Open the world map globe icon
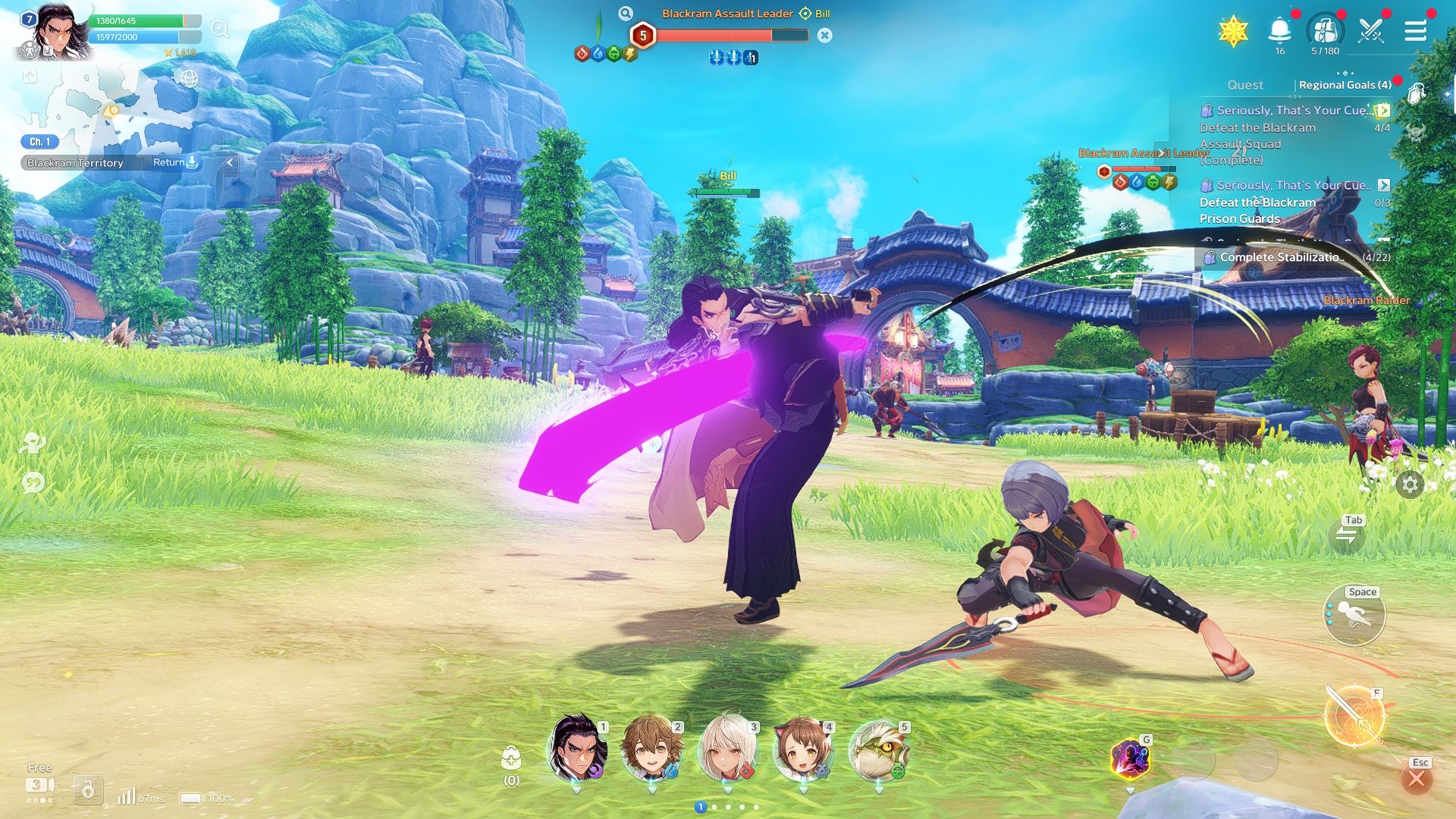 [x=189, y=78]
